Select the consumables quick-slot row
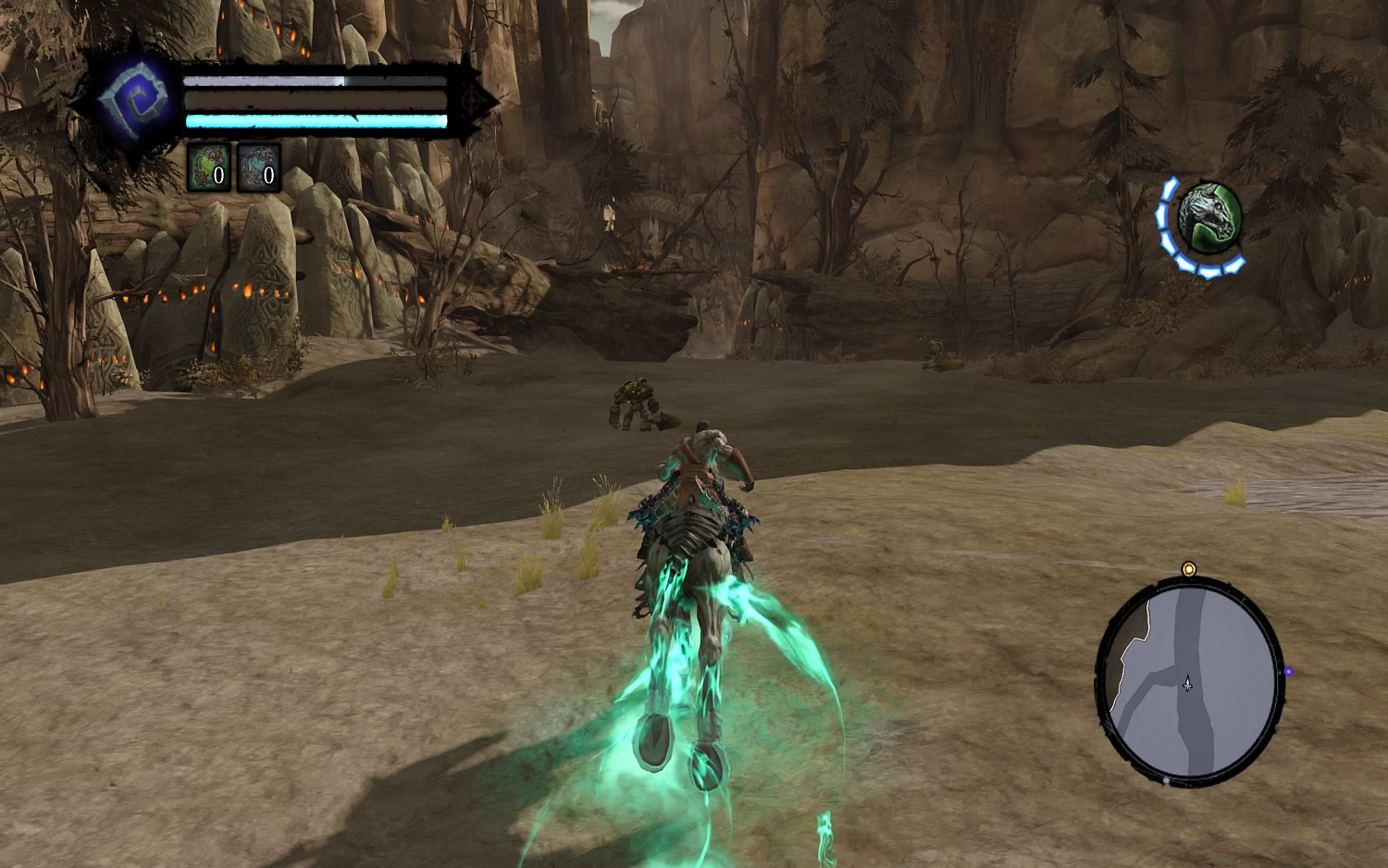 (x=234, y=167)
